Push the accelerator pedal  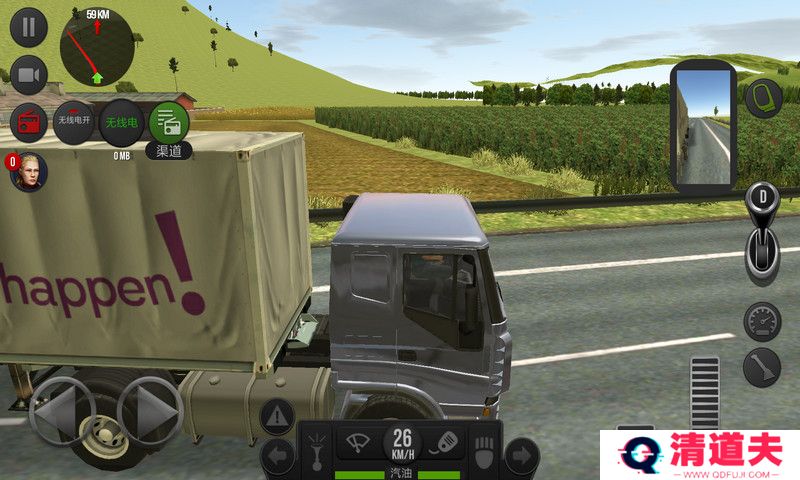704,392
